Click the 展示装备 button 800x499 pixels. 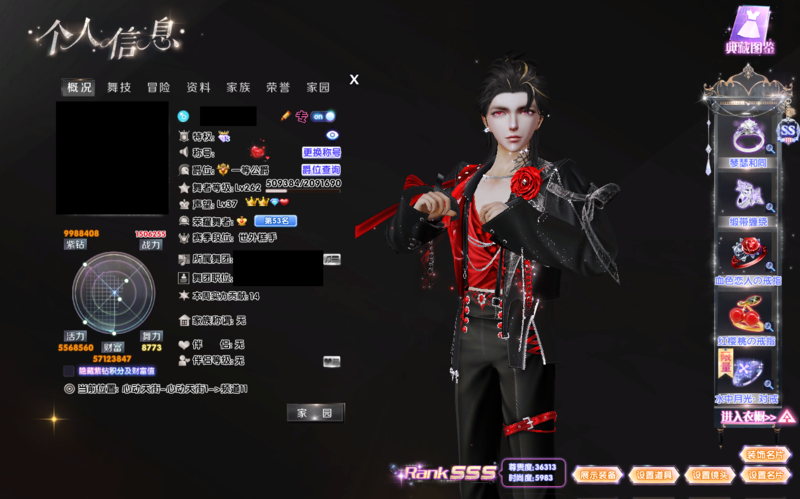coord(598,475)
